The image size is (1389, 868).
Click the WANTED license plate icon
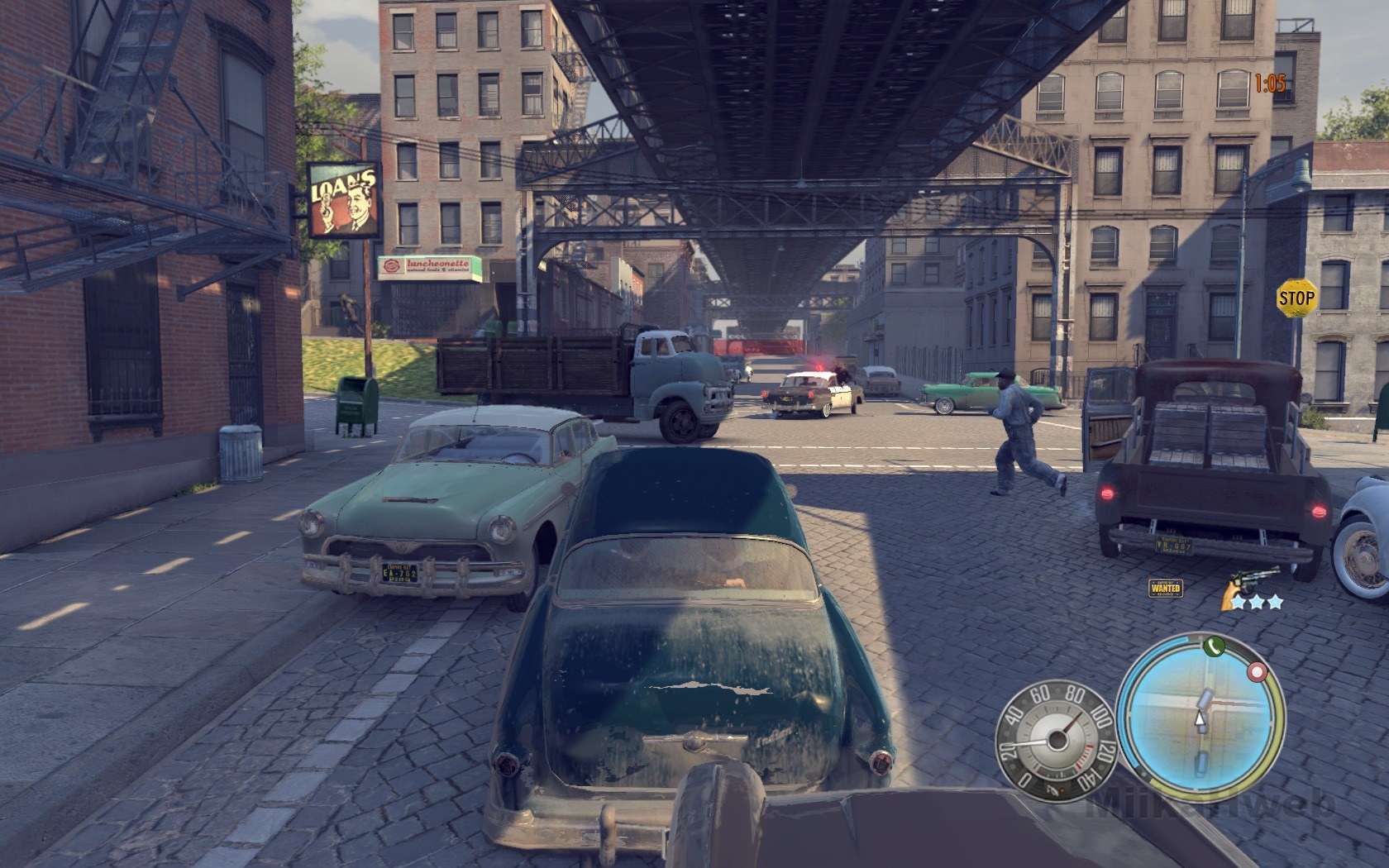tap(1166, 588)
